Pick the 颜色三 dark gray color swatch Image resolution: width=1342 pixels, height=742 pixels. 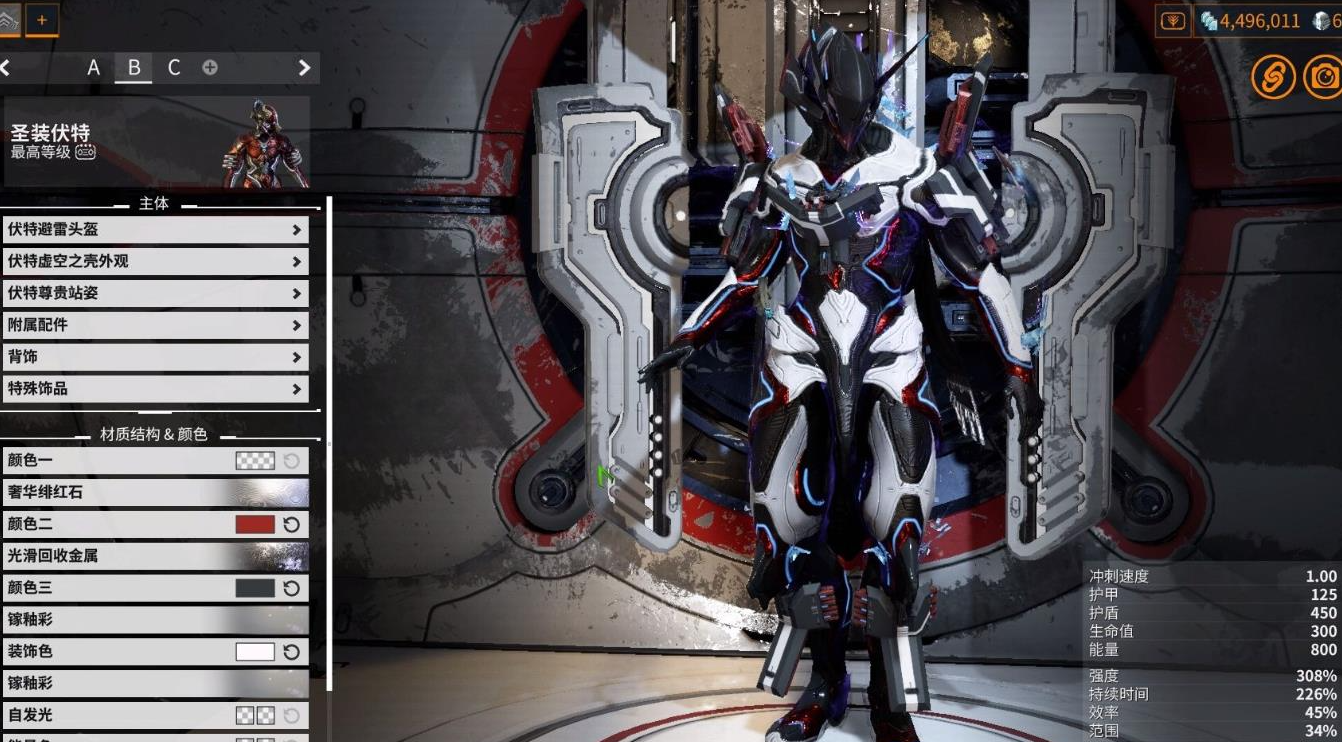click(255, 588)
